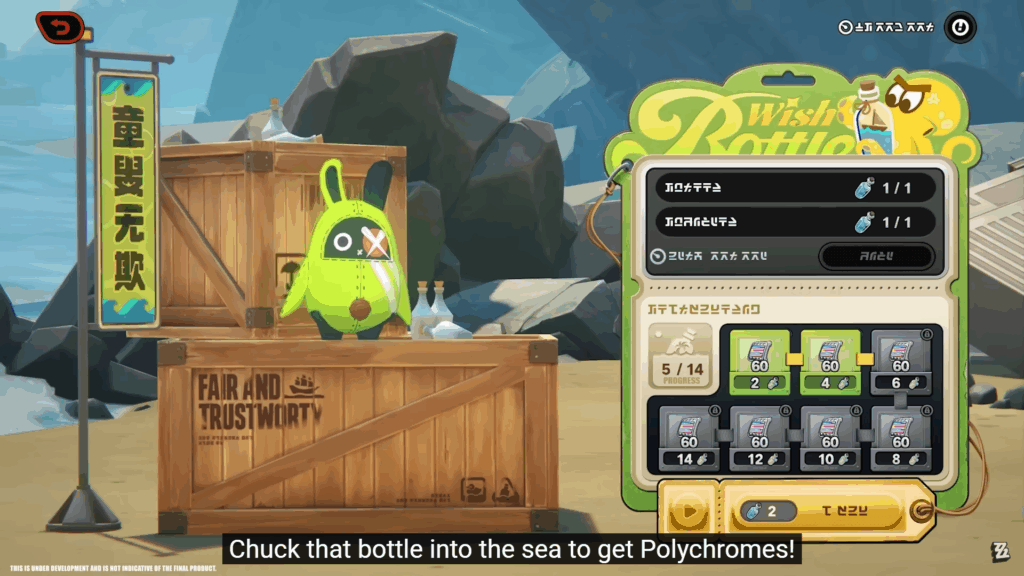Select the locked 10-bottle reward tile
Image resolution: width=1024 pixels, height=576 pixels.
pyautogui.click(x=829, y=437)
